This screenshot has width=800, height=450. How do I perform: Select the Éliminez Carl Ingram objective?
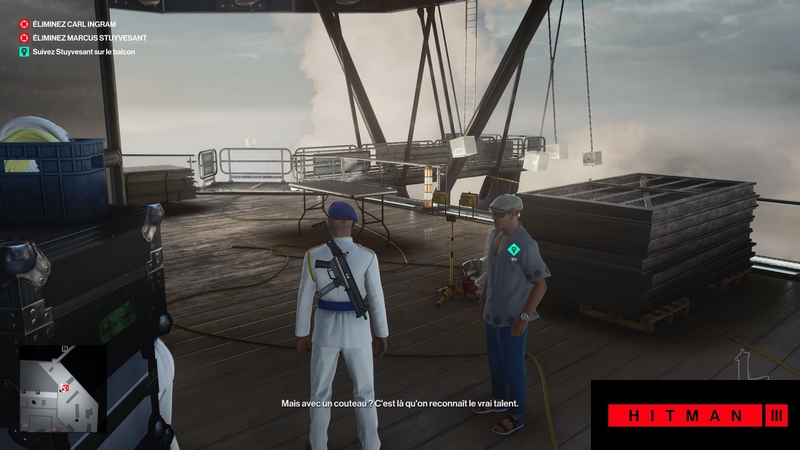coord(76,22)
